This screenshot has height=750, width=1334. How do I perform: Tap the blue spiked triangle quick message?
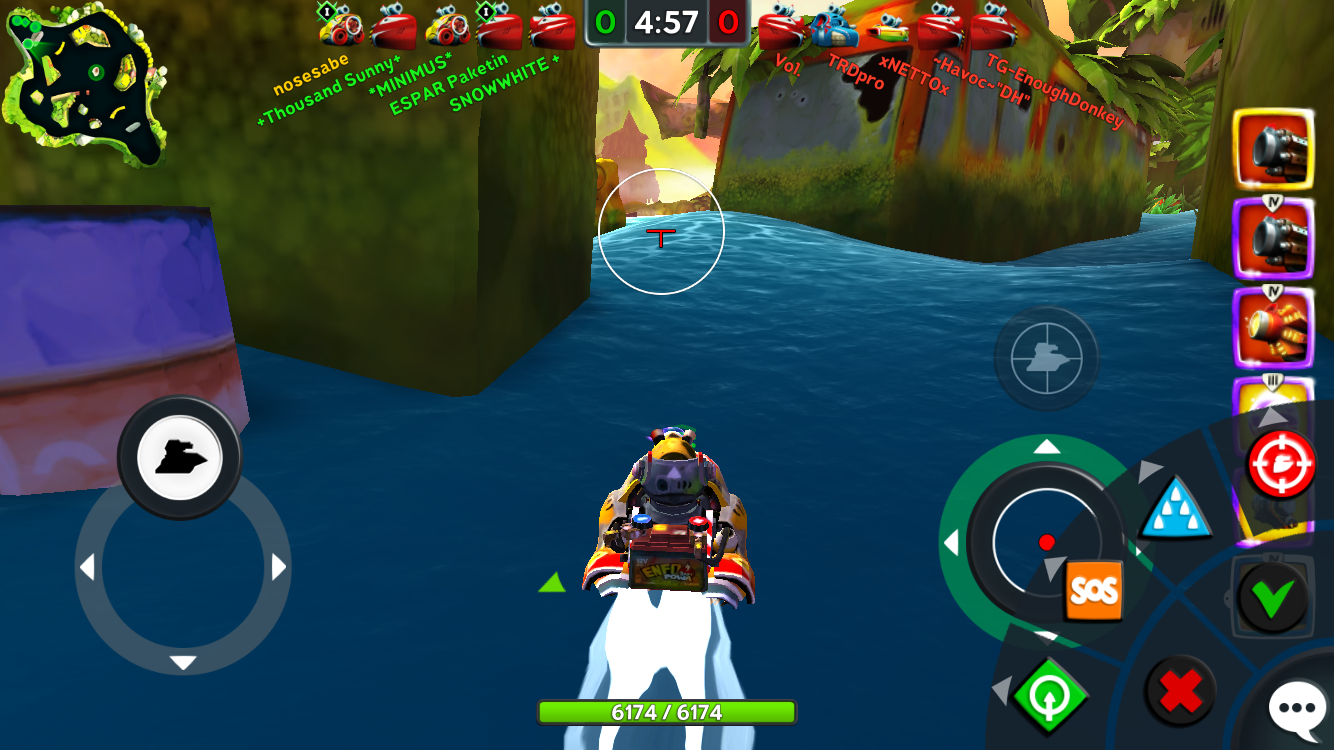tap(1176, 509)
